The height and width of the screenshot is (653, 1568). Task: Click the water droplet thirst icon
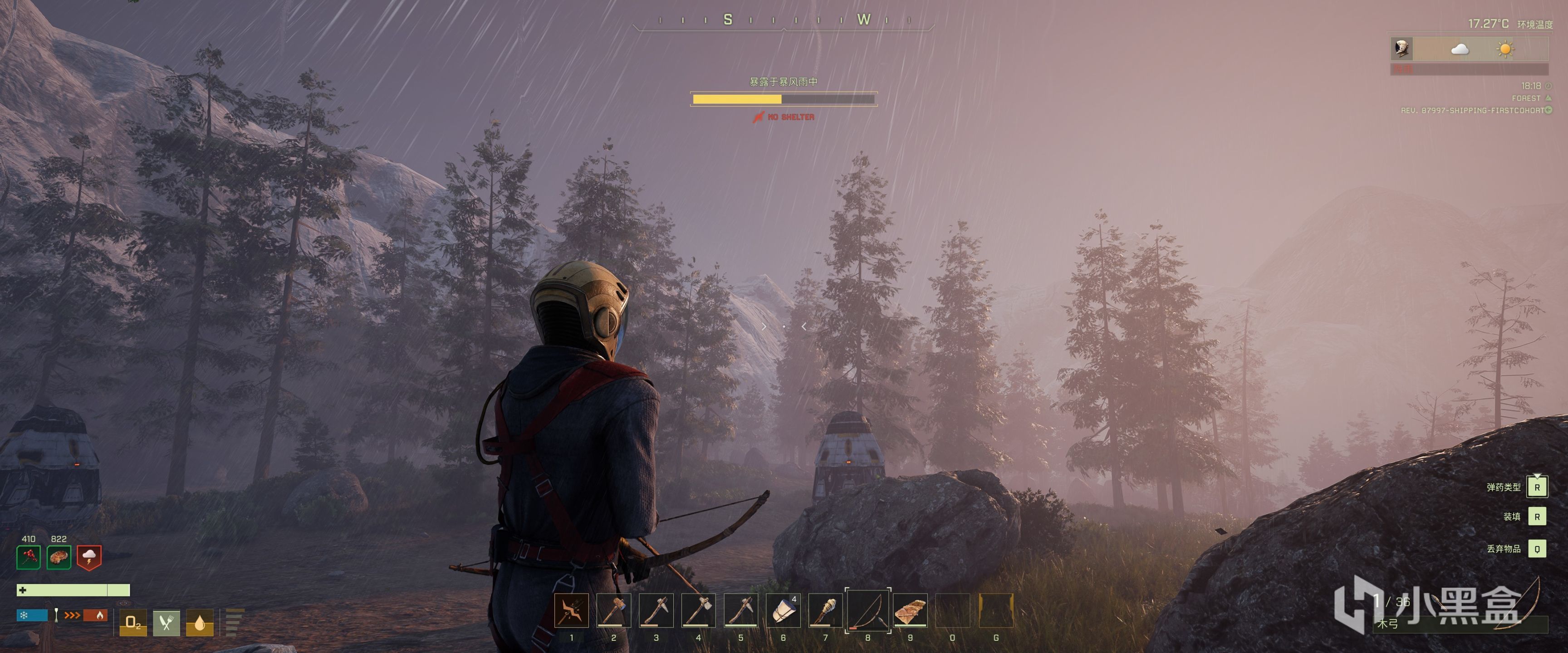pyautogui.click(x=200, y=623)
